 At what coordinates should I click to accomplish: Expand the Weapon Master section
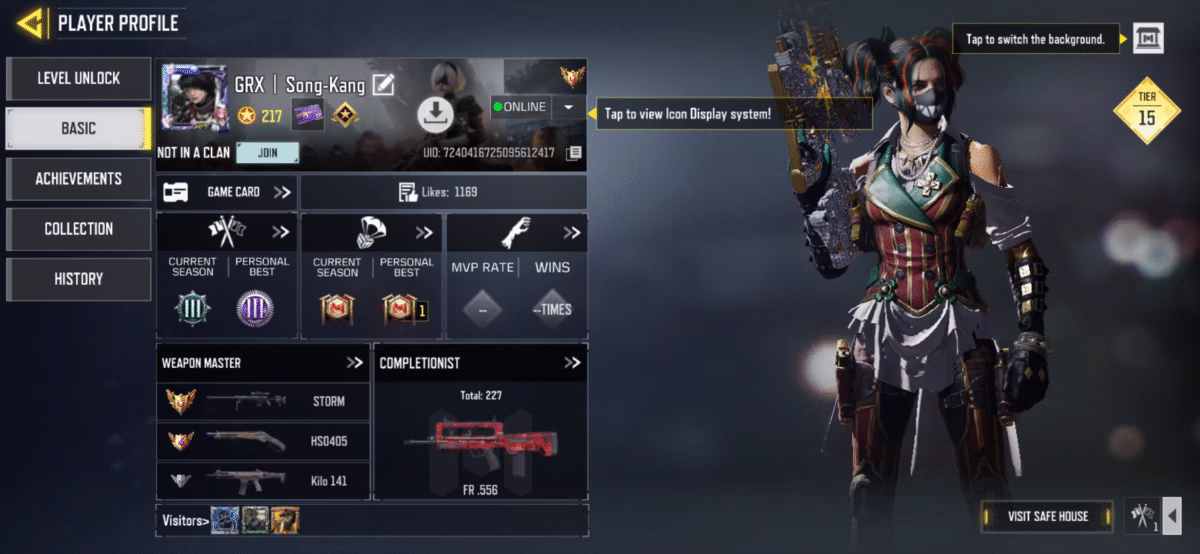tap(354, 363)
